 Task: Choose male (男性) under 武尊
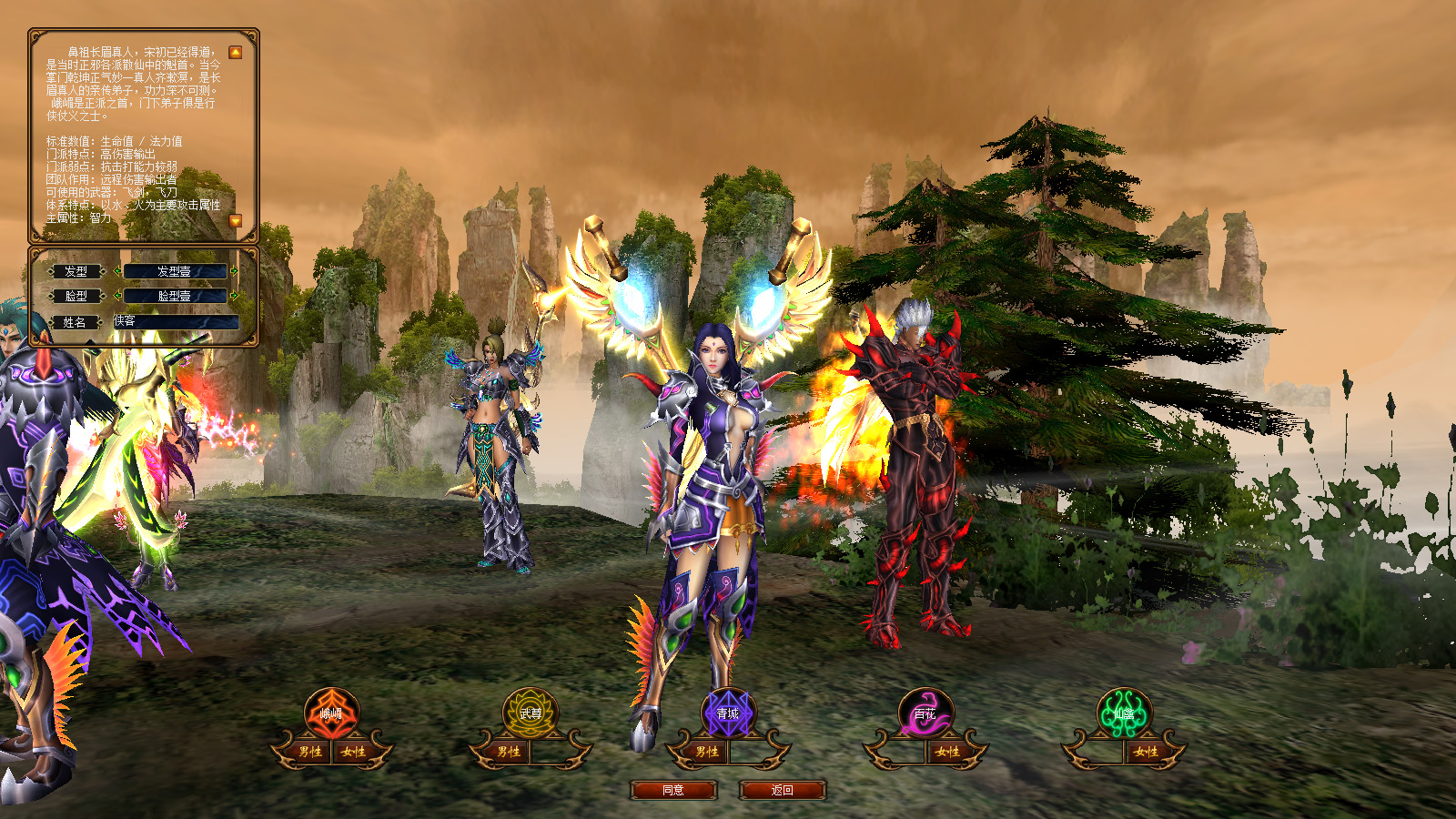pos(509,752)
